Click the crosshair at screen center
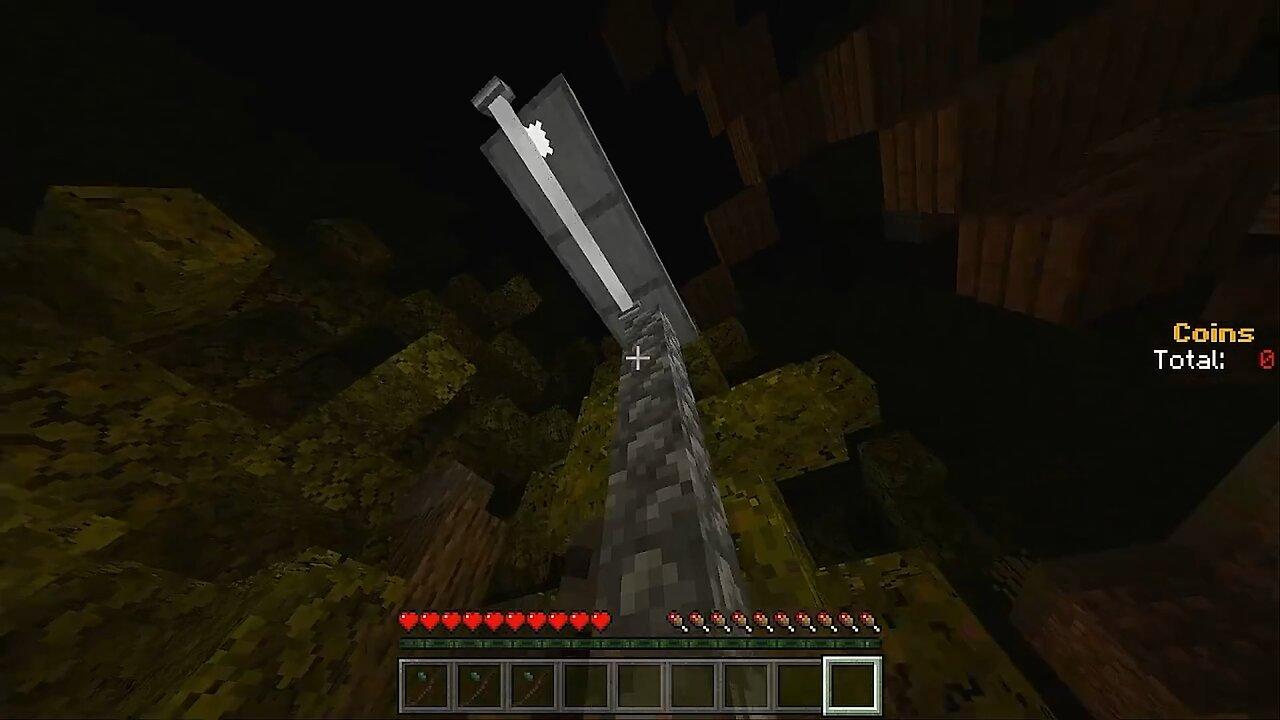 [x=637, y=357]
